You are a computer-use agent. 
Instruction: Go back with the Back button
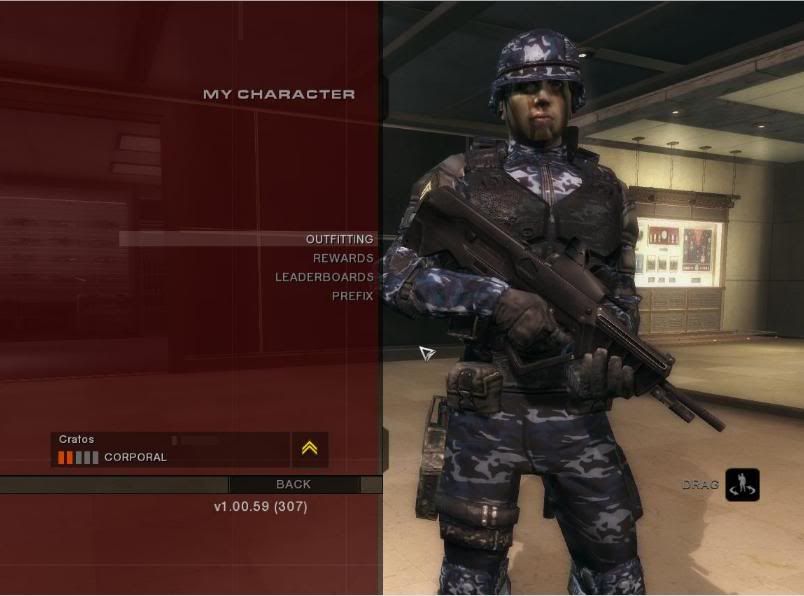(294, 484)
